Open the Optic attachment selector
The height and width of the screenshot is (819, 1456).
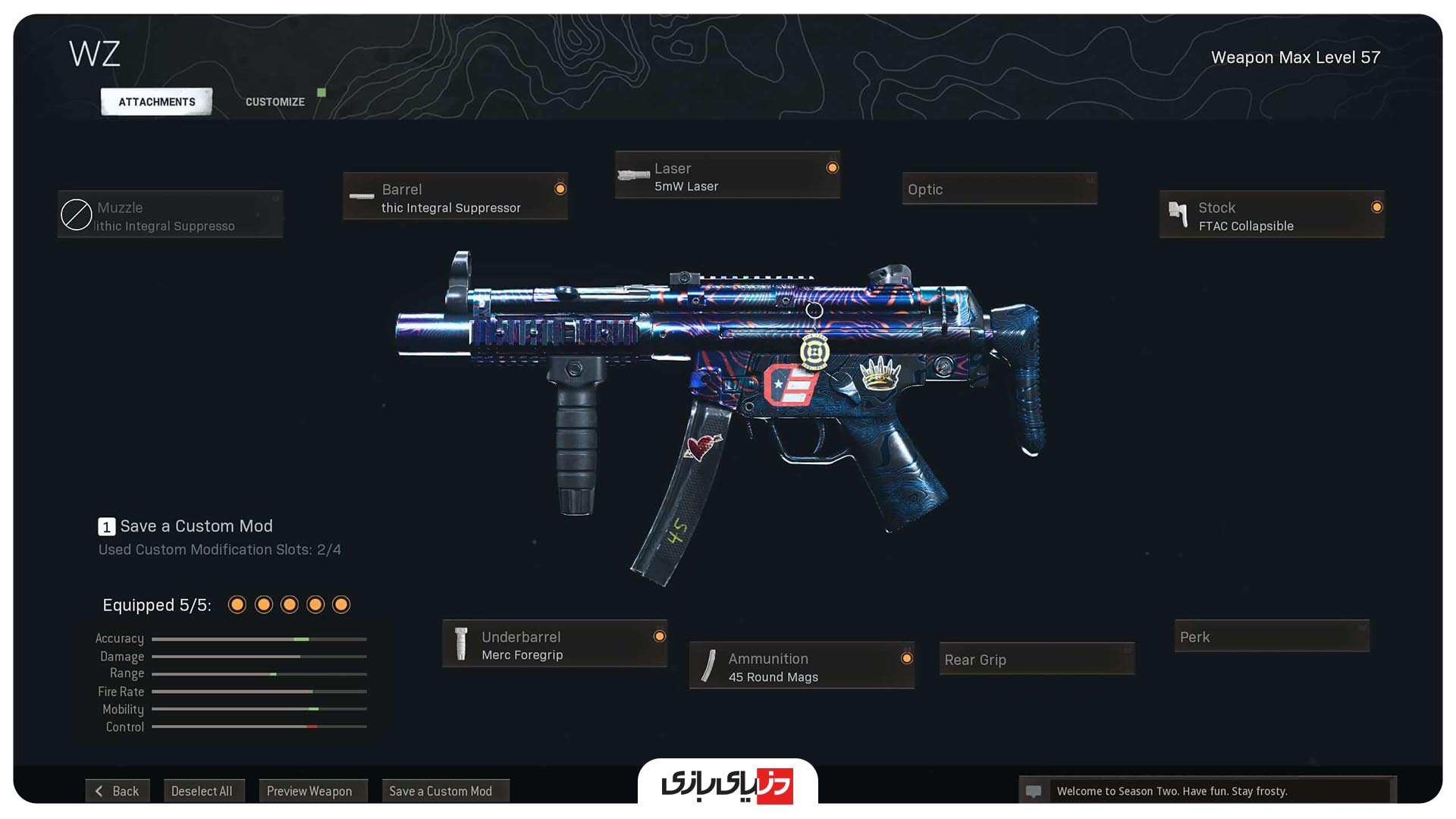999,189
